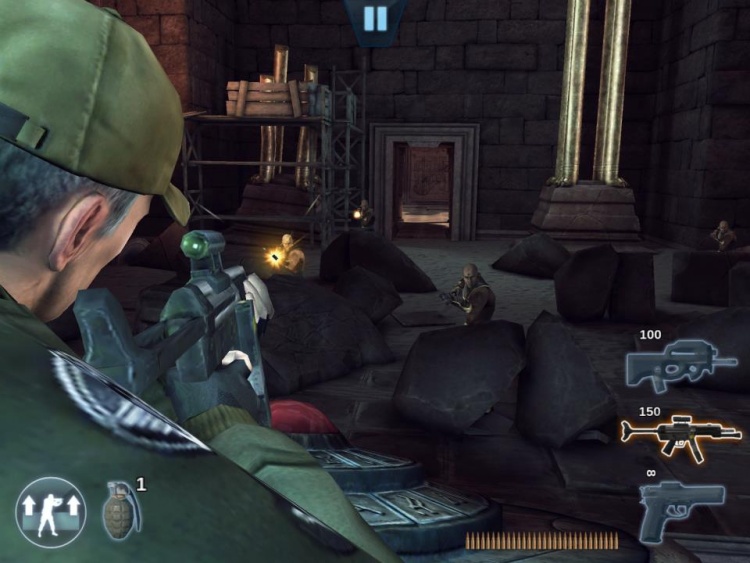This screenshot has width=750, height=563.
Task: Switch to the P90 submachine gun
Action: point(678,367)
